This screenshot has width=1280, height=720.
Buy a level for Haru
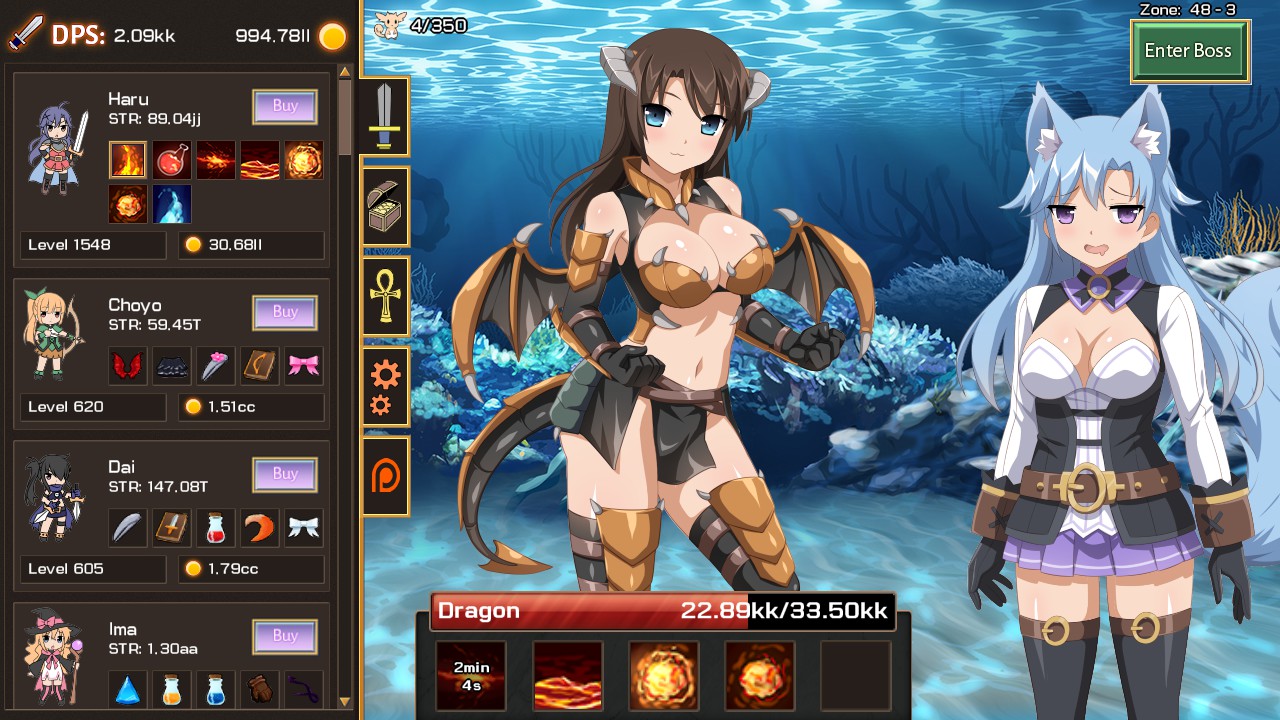[284, 107]
